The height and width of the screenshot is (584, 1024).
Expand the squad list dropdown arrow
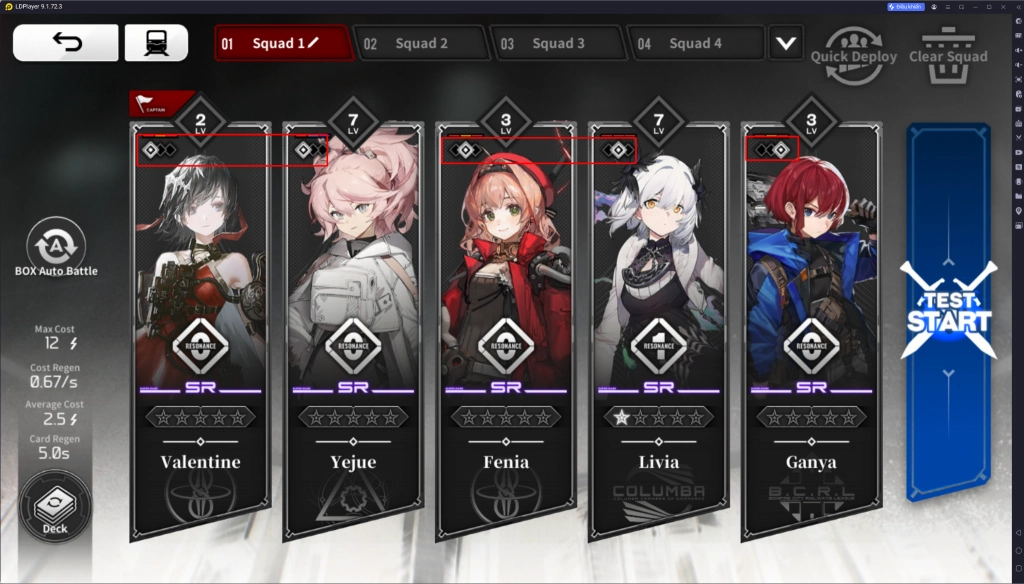[x=787, y=44]
